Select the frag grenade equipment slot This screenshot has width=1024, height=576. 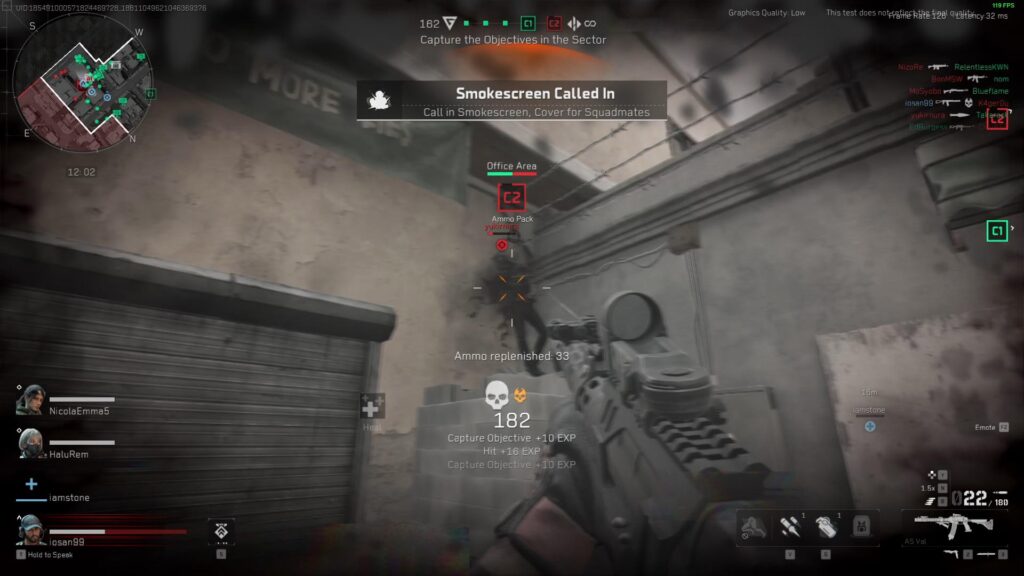(823, 527)
